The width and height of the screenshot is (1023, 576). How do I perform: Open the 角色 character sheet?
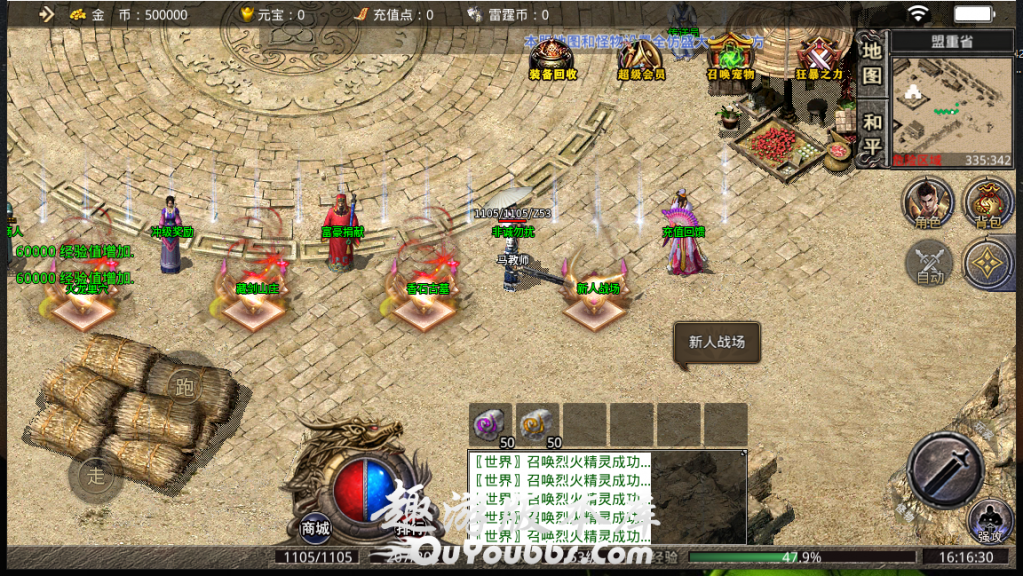[x=927, y=203]
